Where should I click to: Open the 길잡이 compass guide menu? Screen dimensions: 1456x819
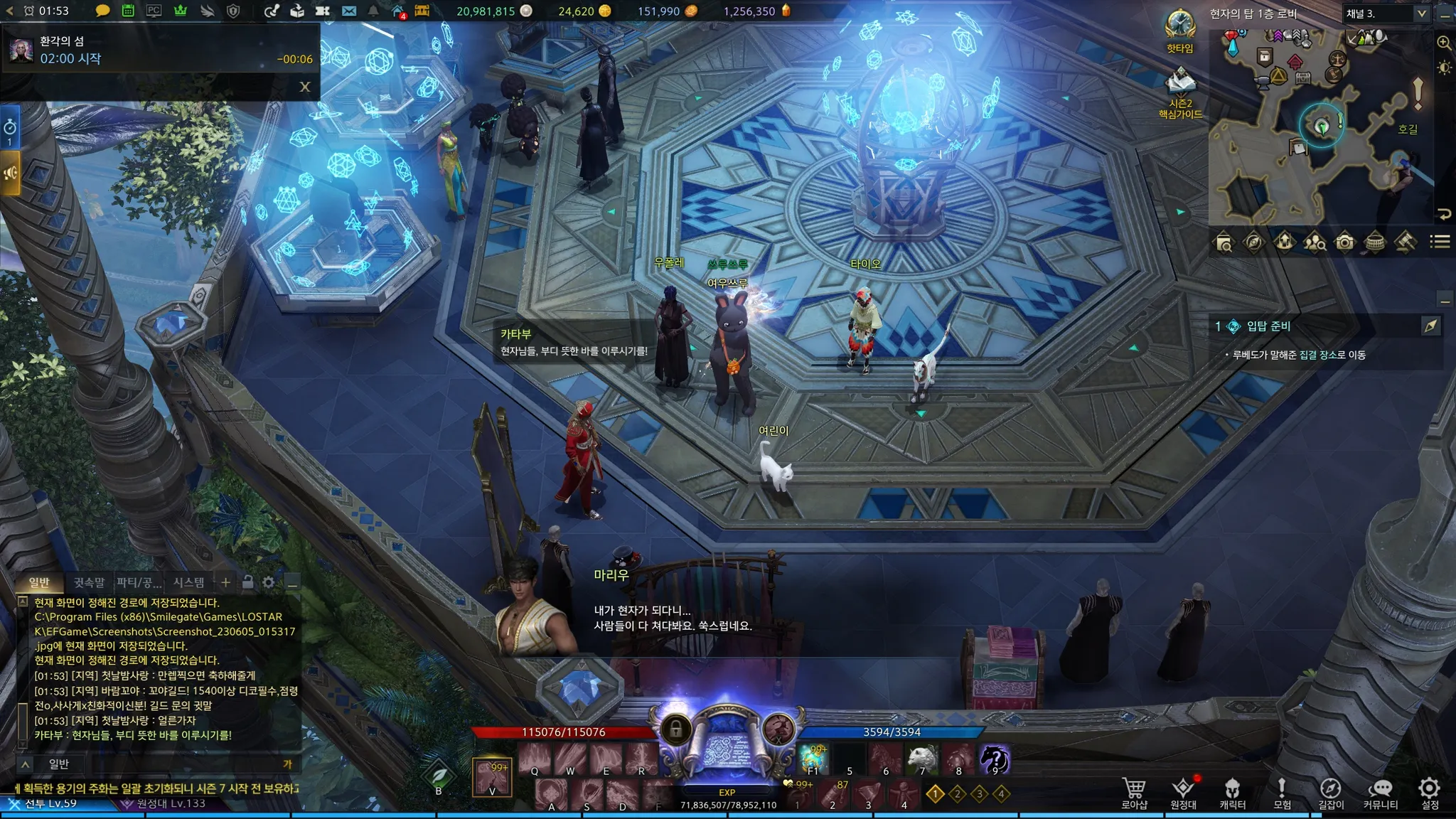tap(1330, 793)
